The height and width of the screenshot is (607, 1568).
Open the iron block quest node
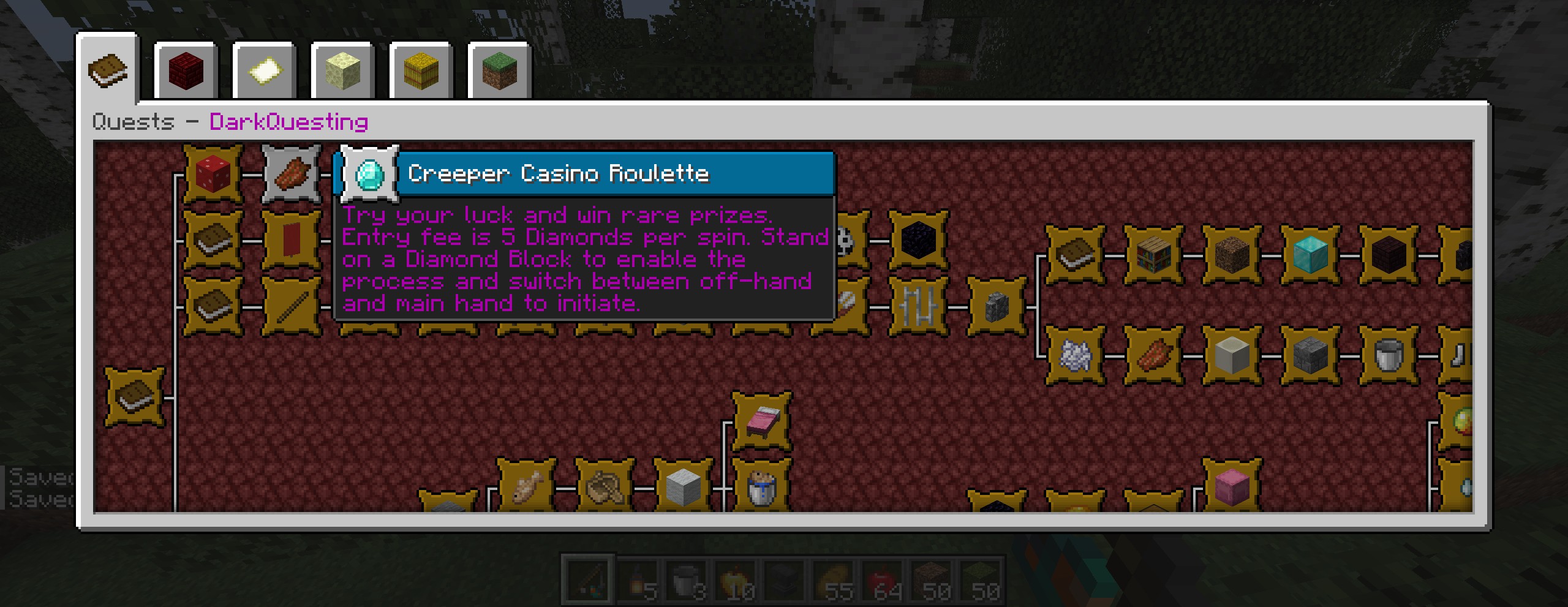tap(684, 488)
